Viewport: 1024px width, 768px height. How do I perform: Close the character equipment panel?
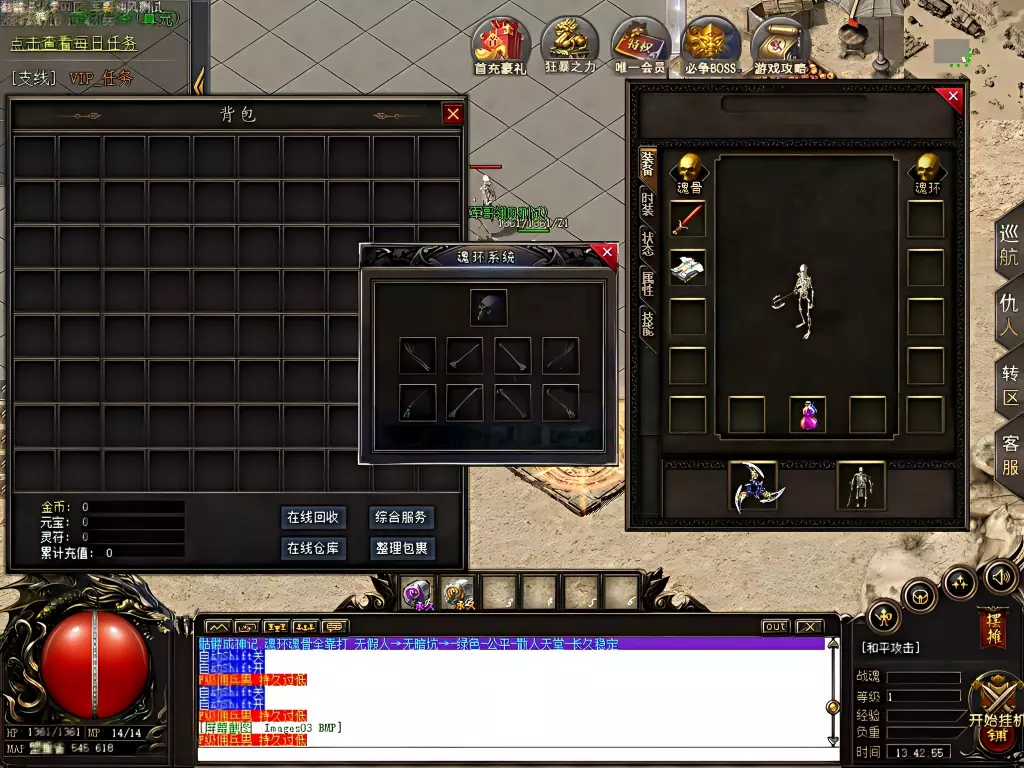[x=950, y=98]
